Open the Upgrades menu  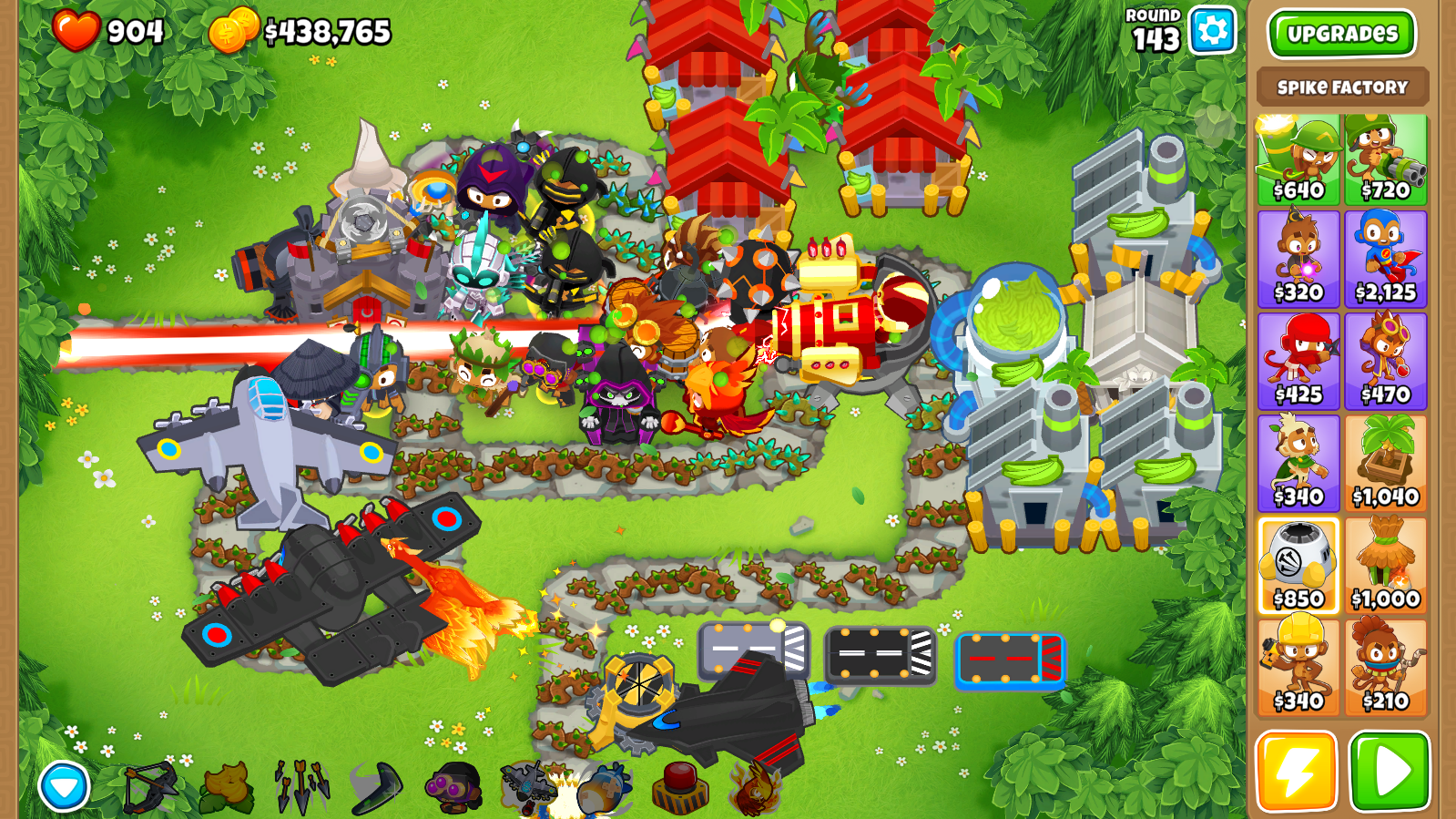point(1340,34)
